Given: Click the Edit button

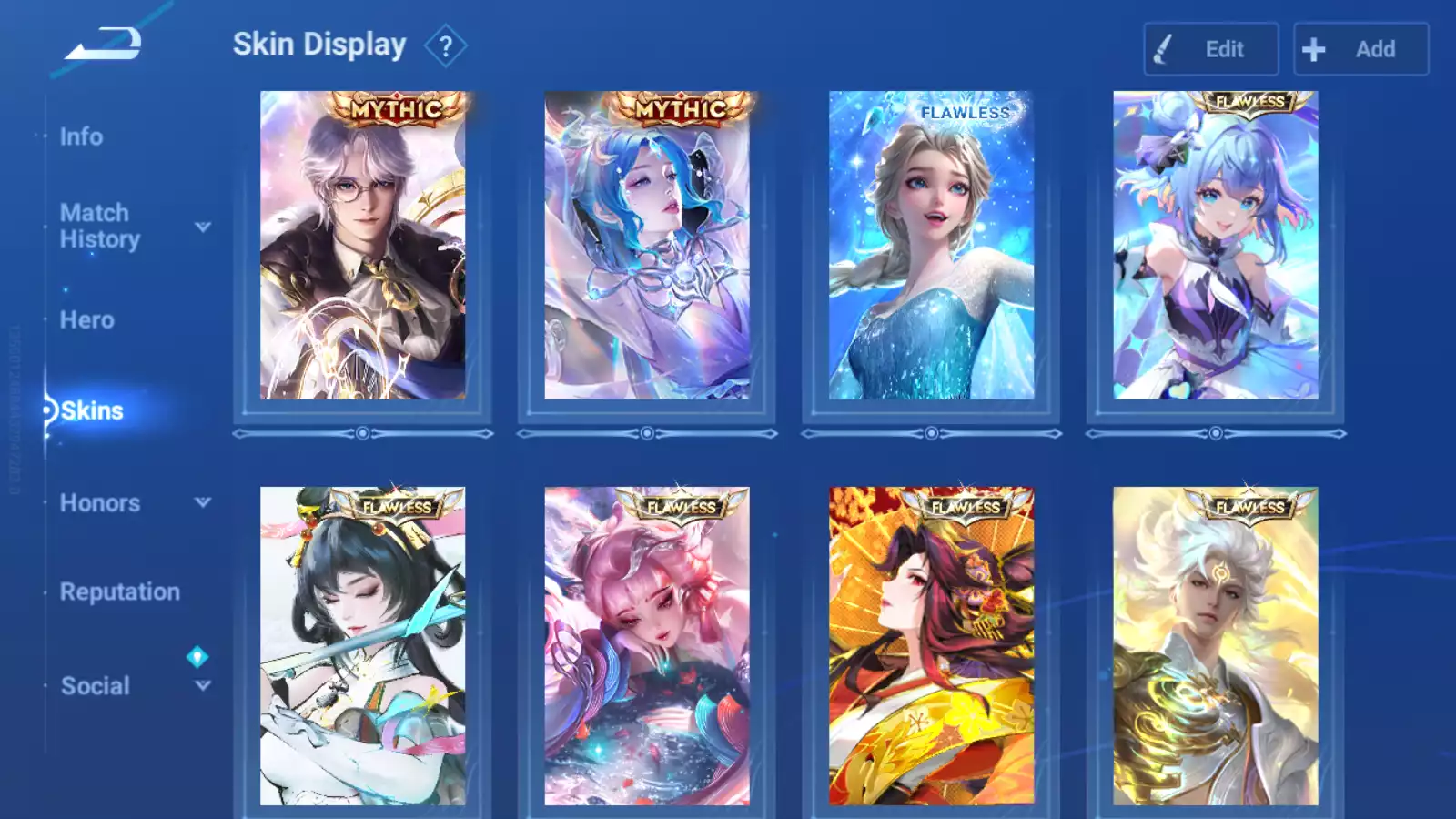Looking at the screenshot, I should 1210,49.
